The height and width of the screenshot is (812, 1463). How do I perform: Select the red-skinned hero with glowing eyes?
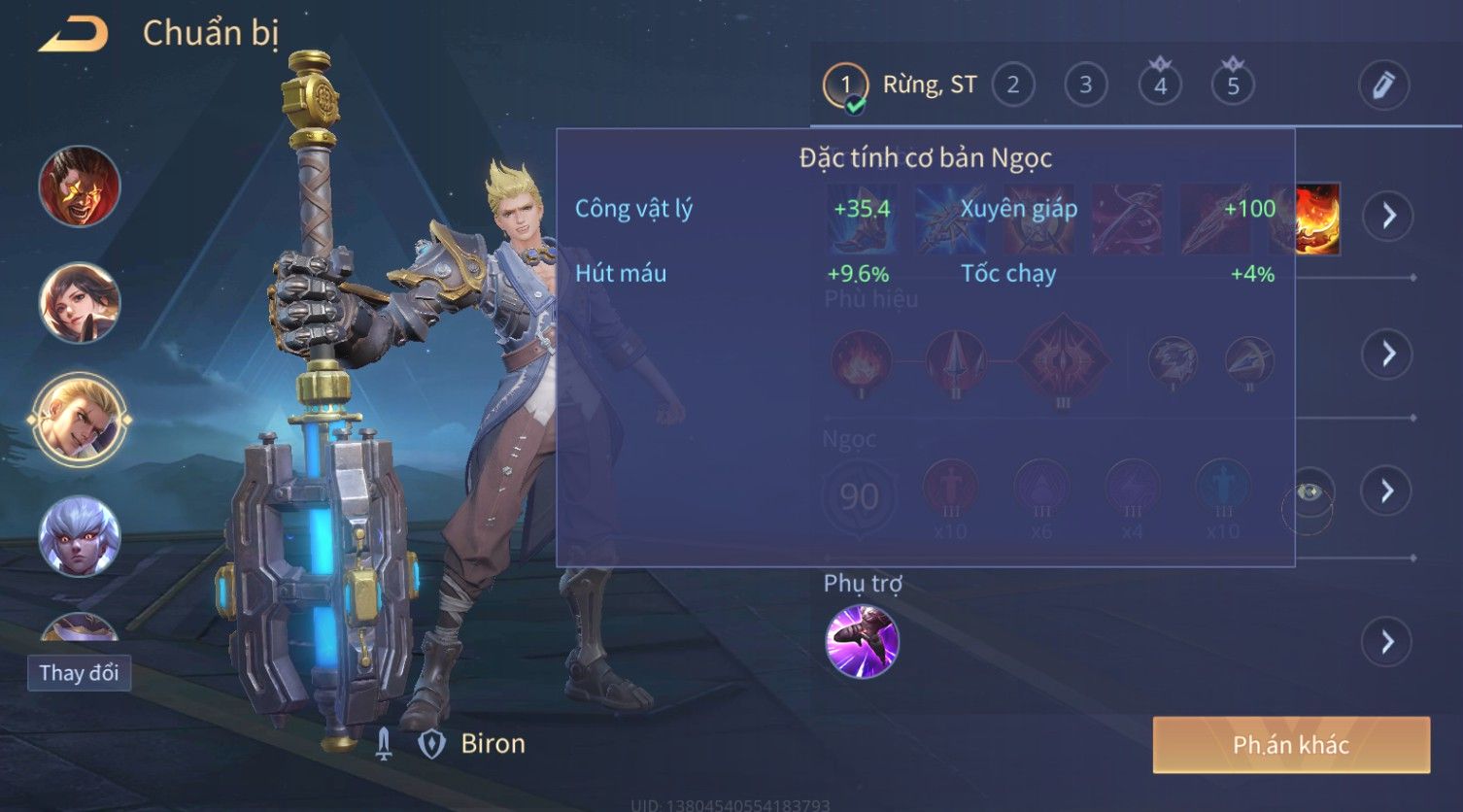(x=80, y=186)
